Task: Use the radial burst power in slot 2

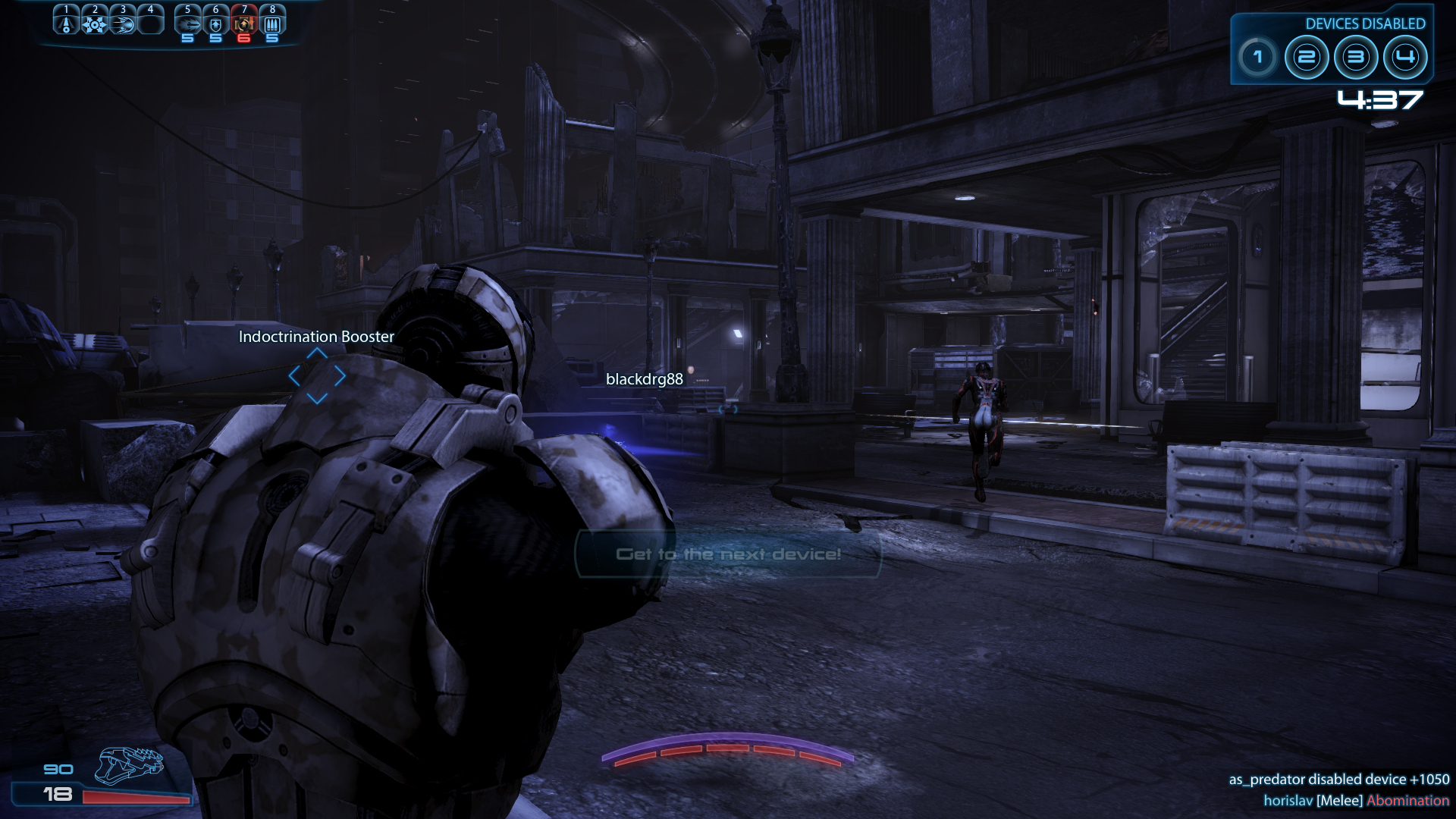Action: click(x=95, y=23)
